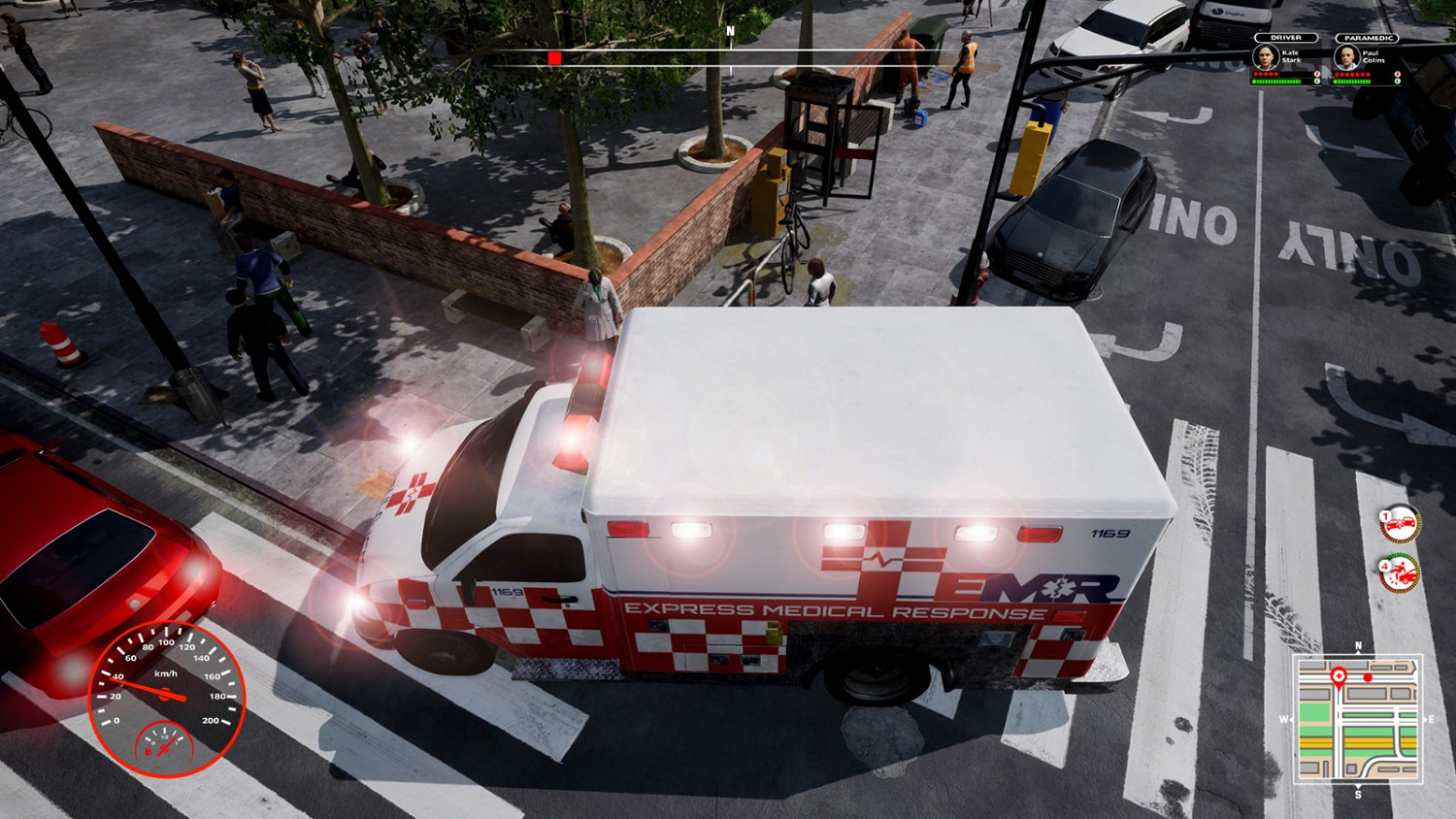Select the PARAMEDIC role tab
This screenshot has height=819, width=1456.
coord(1368,38)
